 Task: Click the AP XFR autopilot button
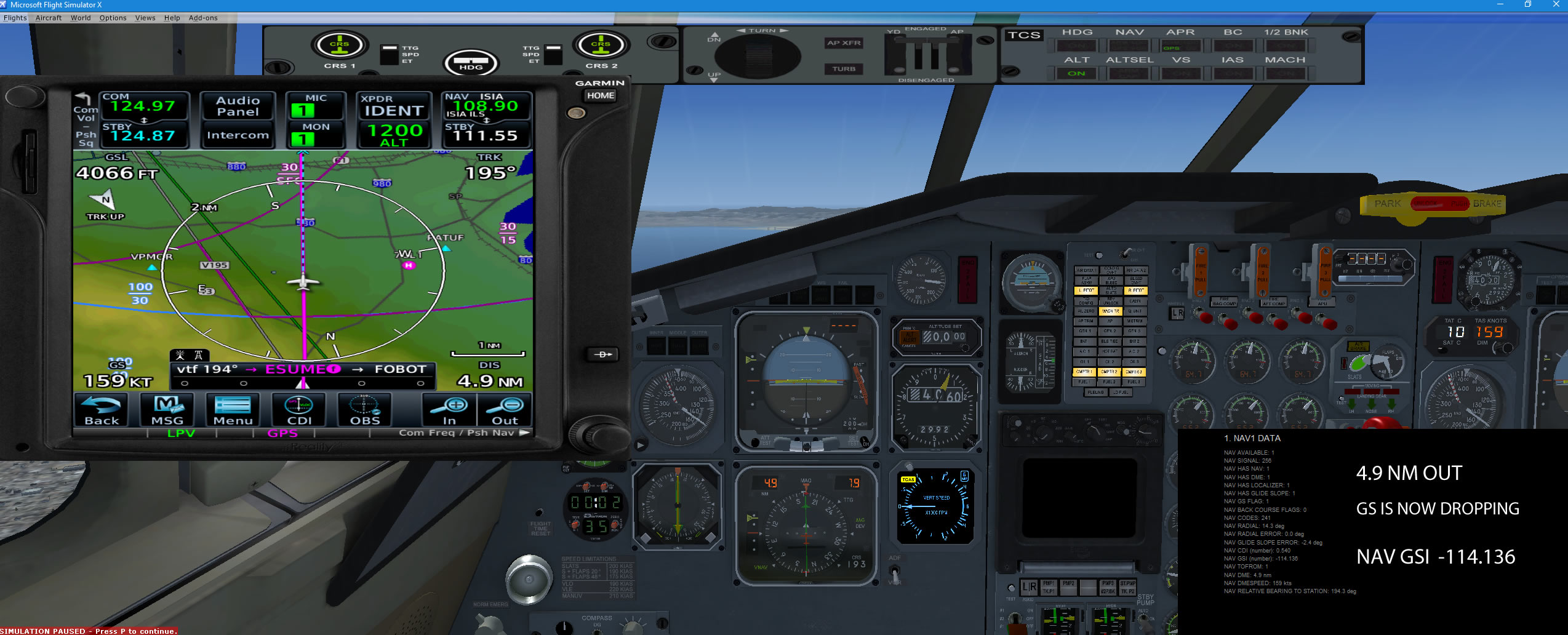pyautogui.click(x=844, y=43)
